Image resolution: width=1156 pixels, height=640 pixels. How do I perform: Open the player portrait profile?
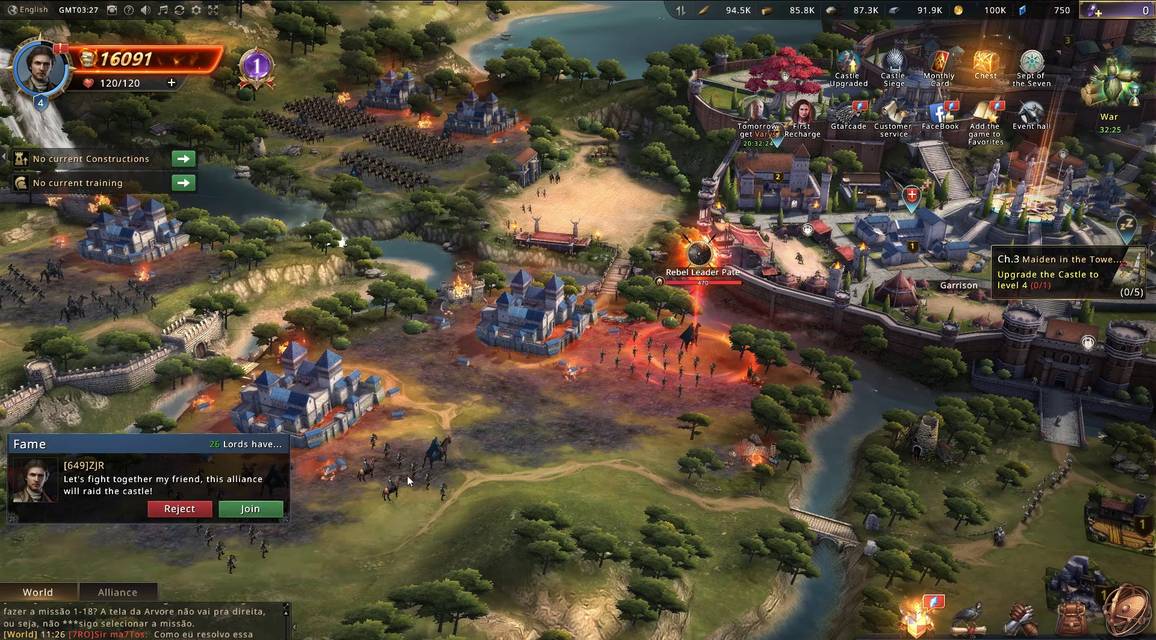tap(41, 66)
